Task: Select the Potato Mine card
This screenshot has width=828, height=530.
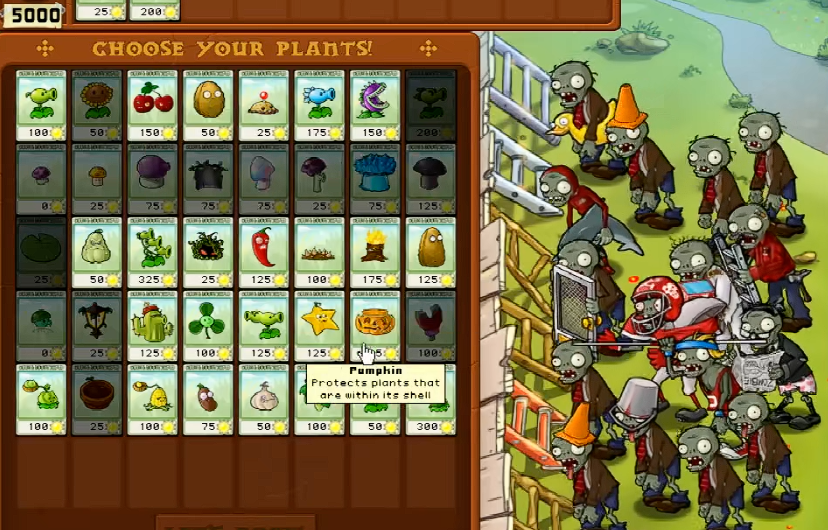Action: 264,104
